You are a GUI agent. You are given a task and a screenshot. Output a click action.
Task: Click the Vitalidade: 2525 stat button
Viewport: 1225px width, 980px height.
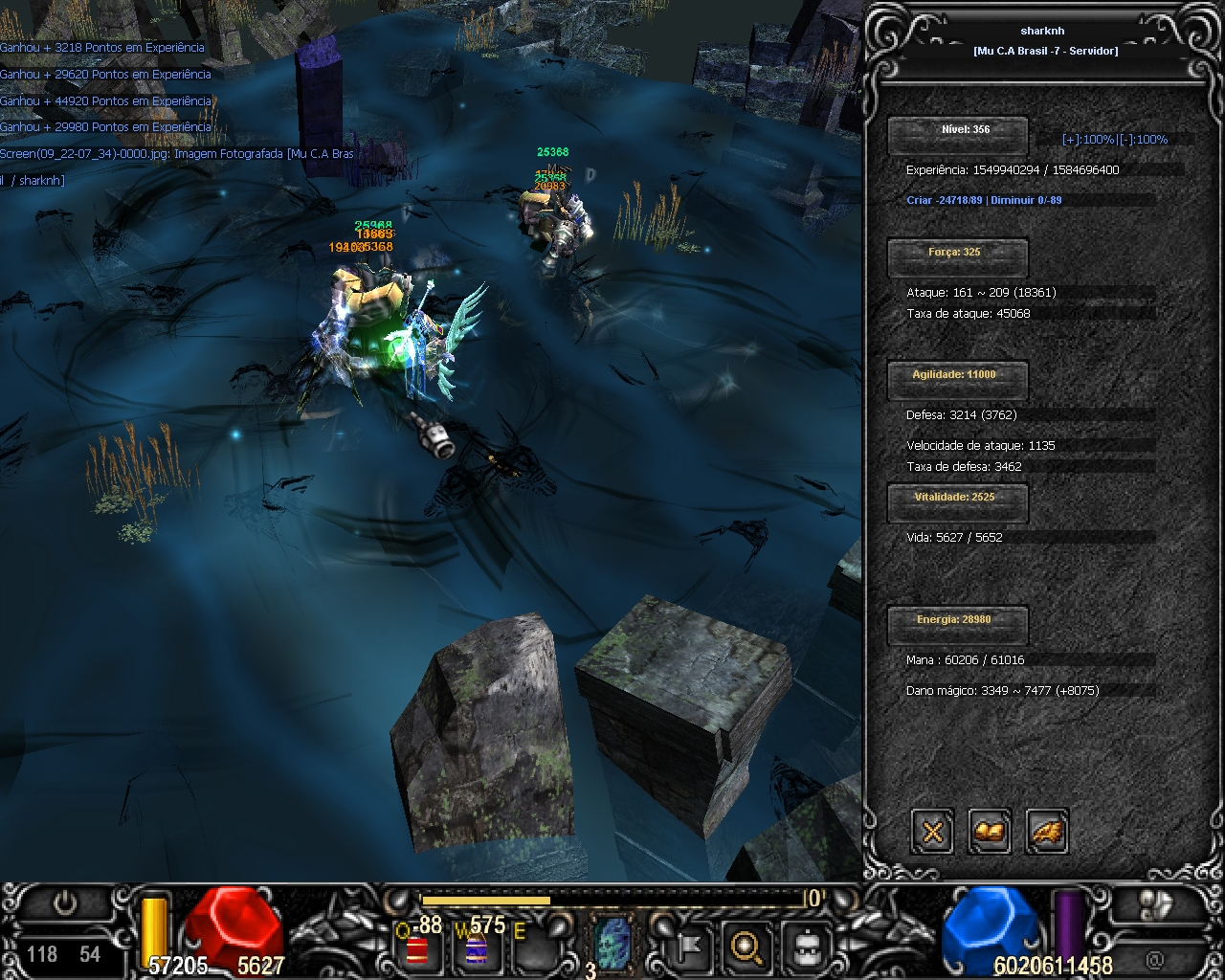pos(957,500)
